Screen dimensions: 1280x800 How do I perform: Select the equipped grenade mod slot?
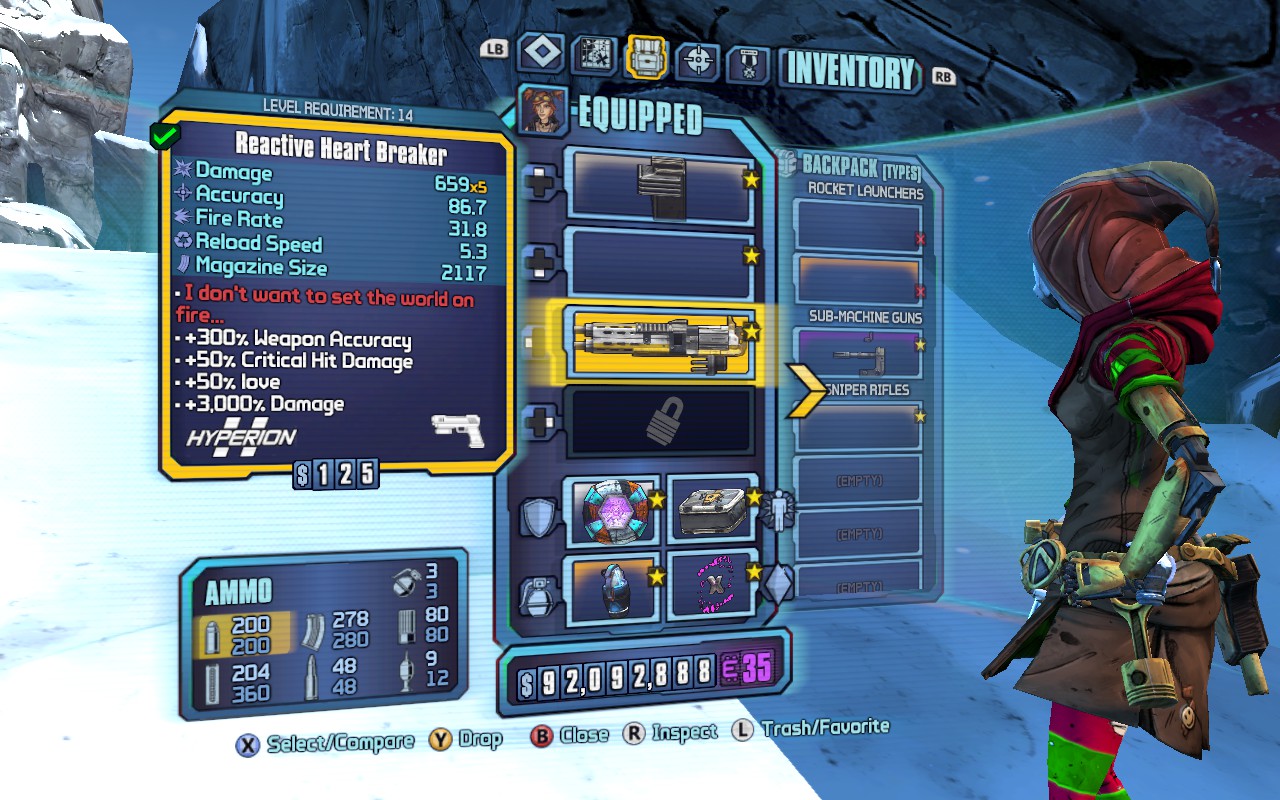(613, 586)
